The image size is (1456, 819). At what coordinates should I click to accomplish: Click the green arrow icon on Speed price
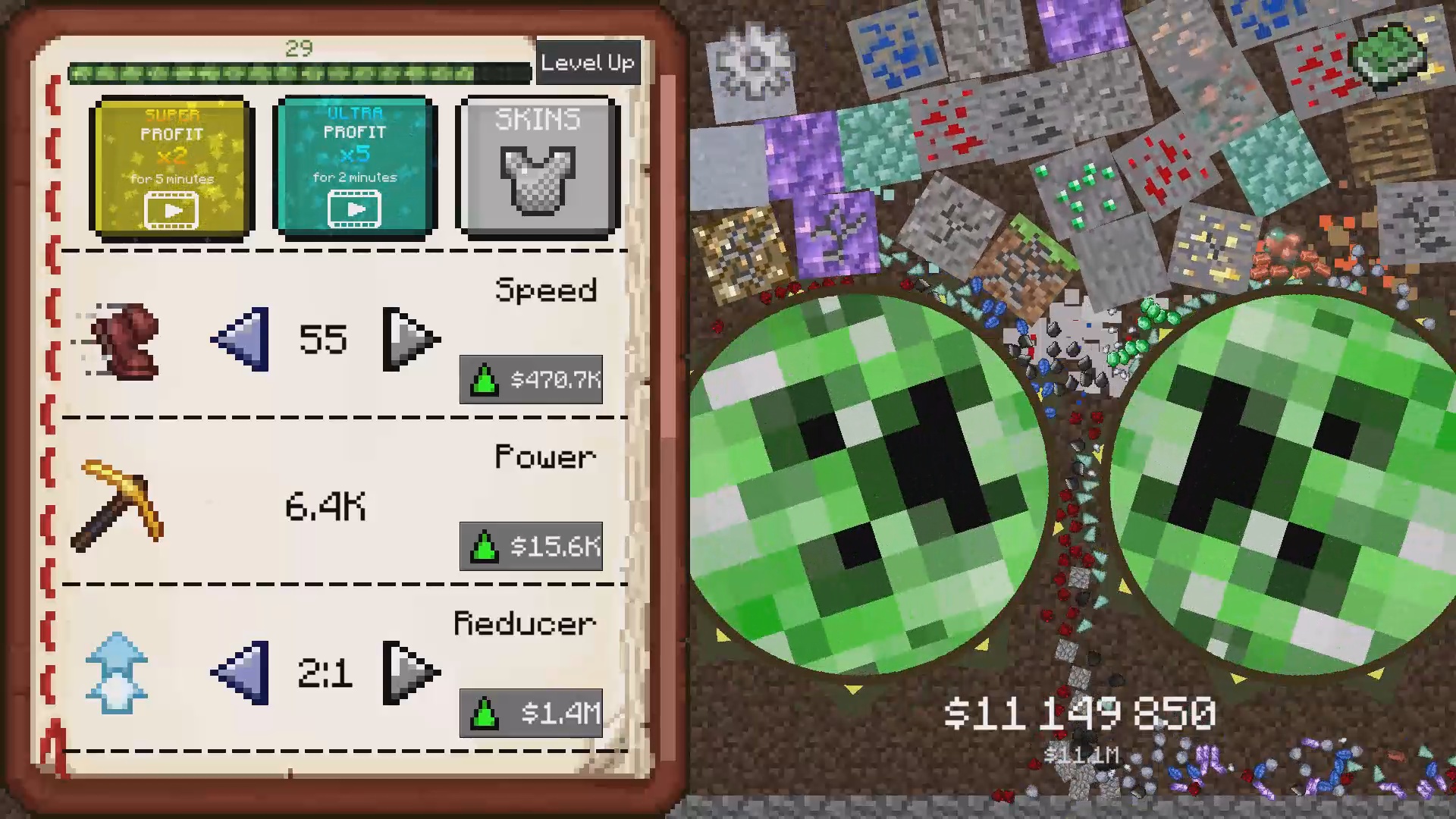[483, 381]
